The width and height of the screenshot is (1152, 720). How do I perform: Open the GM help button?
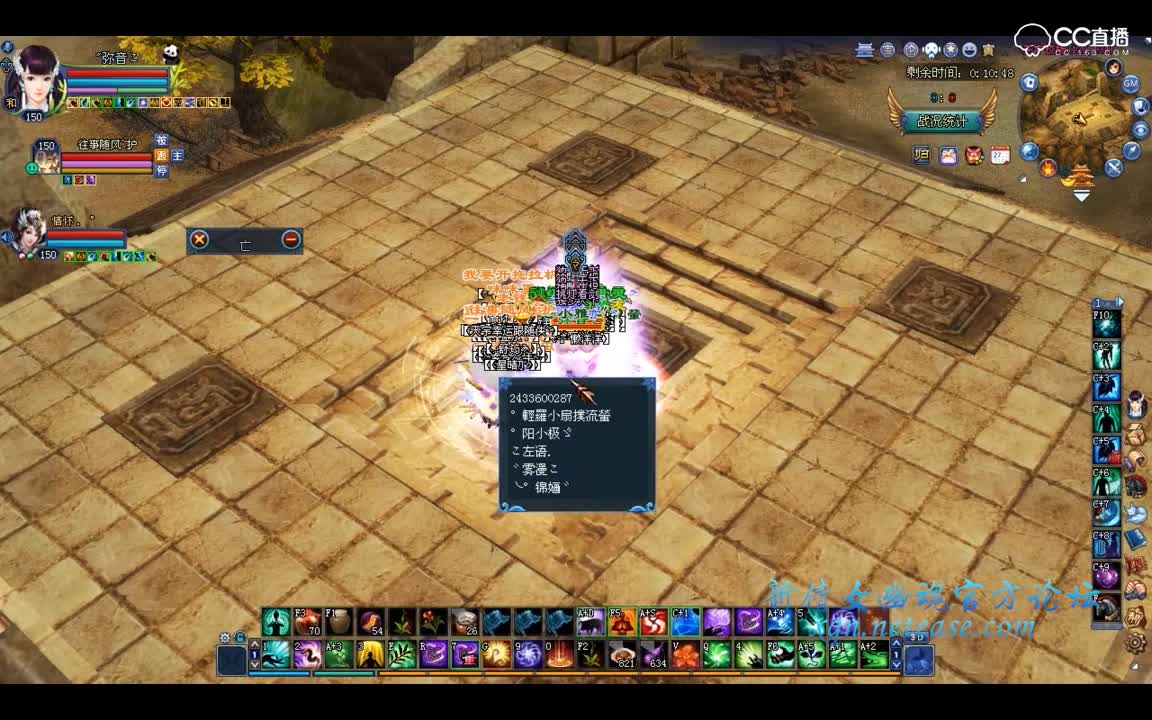(1131, 84)
